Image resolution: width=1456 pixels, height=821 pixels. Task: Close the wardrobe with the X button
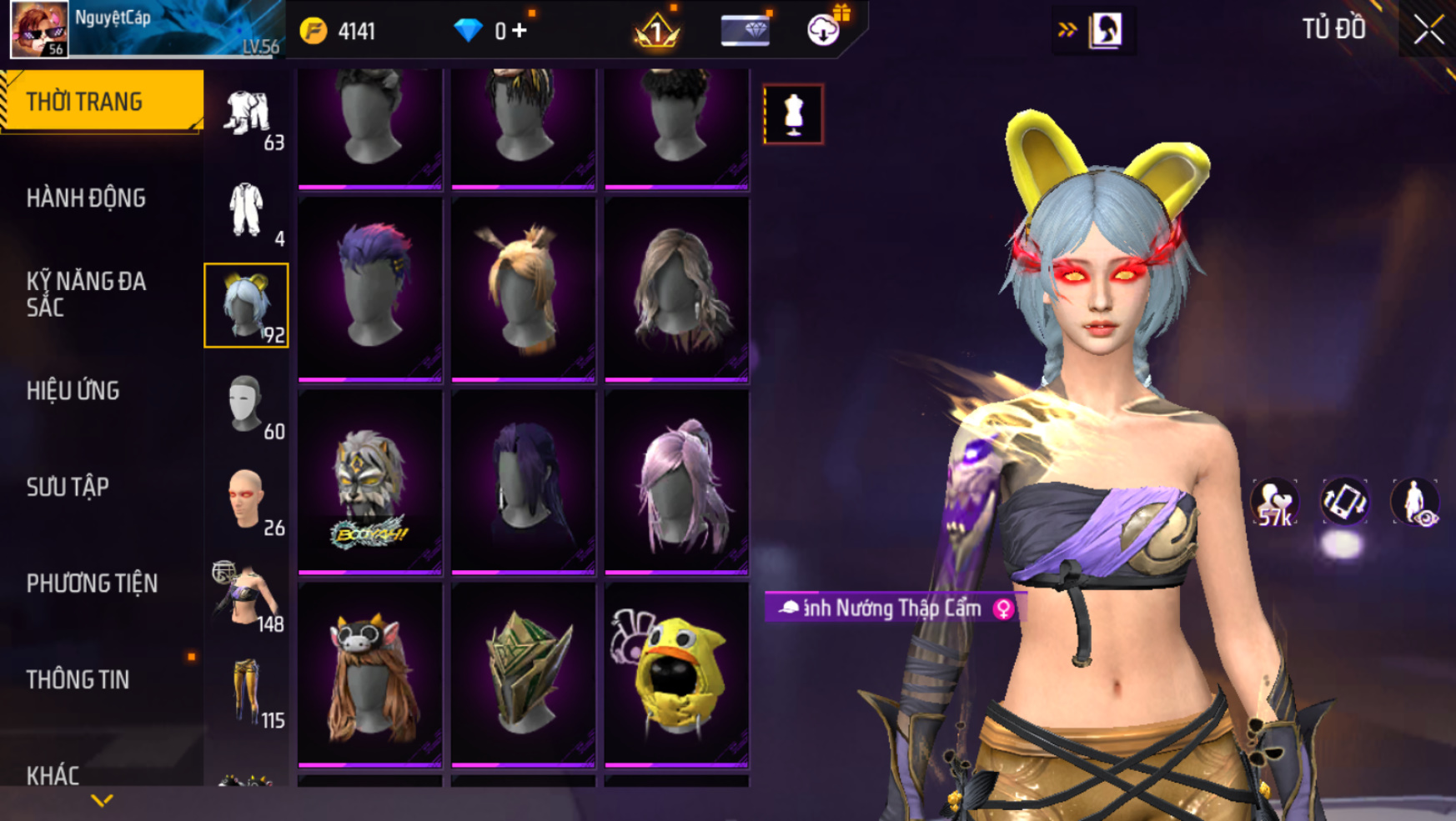(x=1428, y=30)
